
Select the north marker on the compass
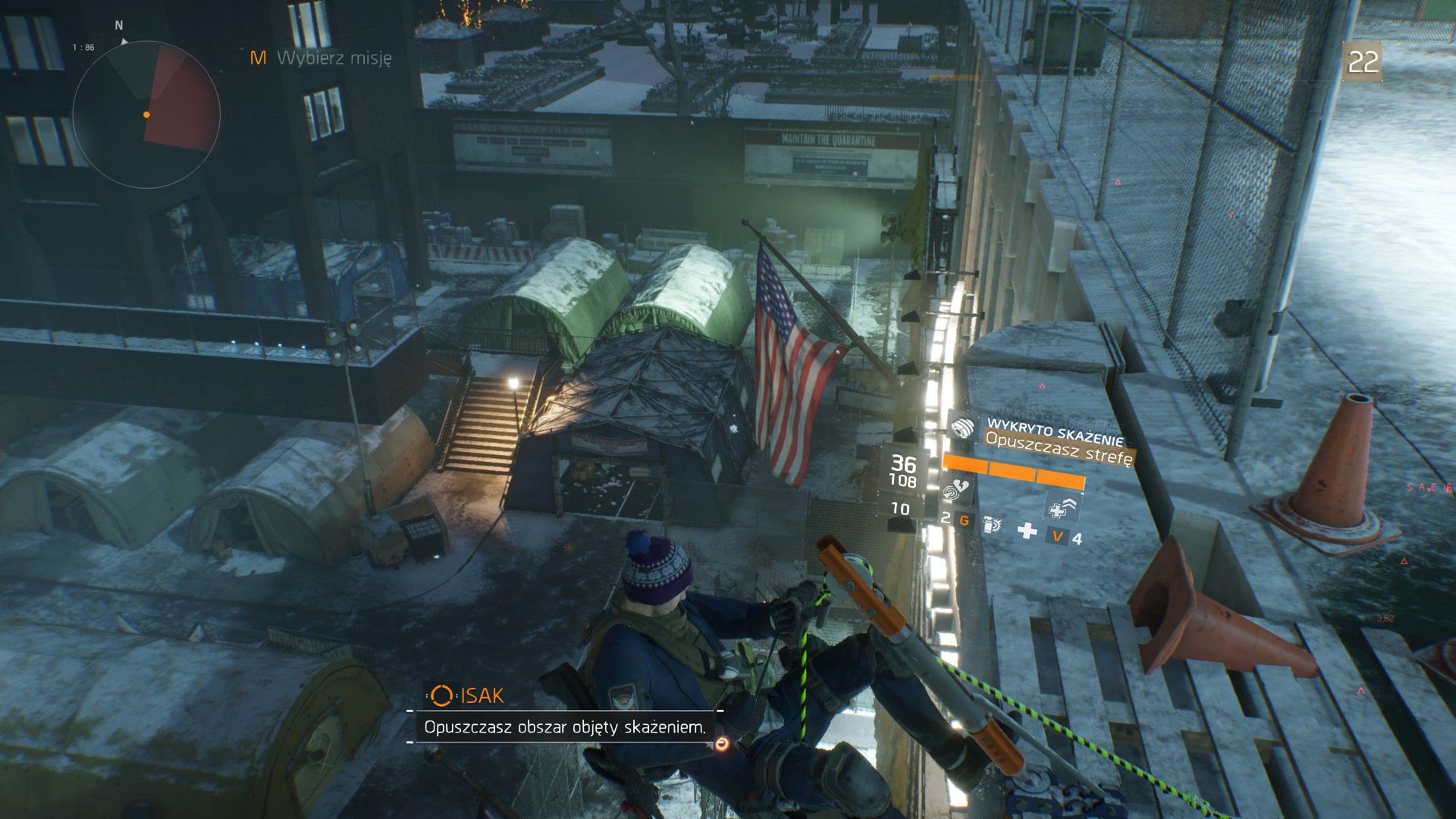coord(118,24)
